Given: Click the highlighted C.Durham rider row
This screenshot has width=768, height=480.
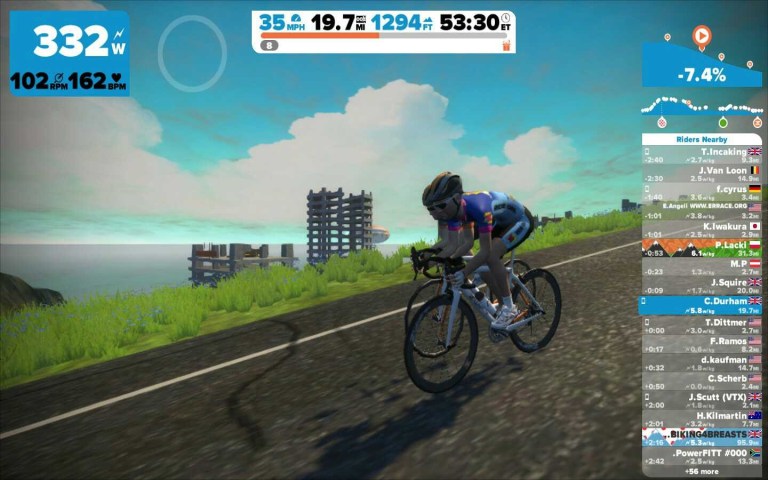Looking at the screenshot, I should point(701,305).
